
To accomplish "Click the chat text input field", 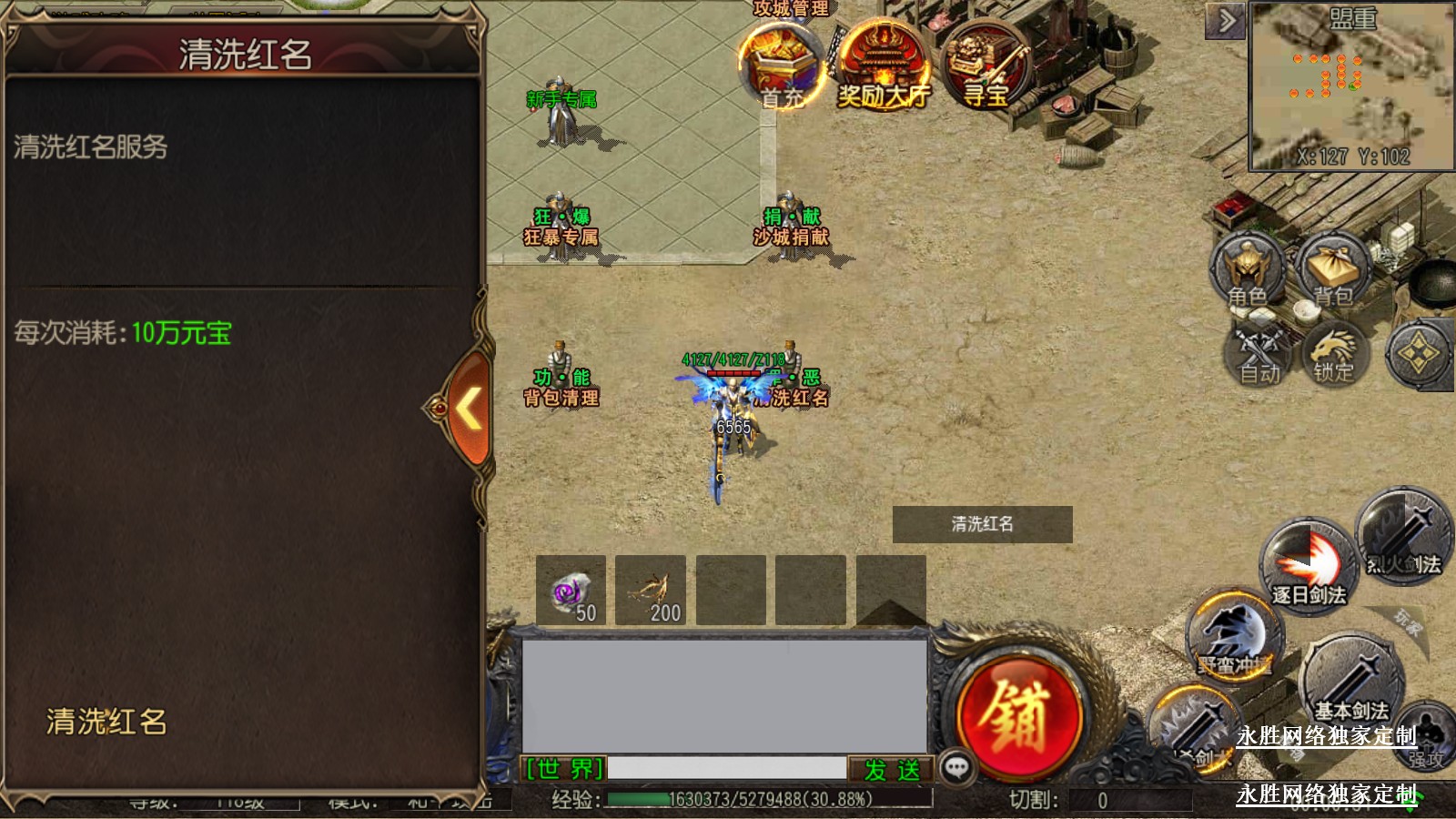I will [726, 770].
